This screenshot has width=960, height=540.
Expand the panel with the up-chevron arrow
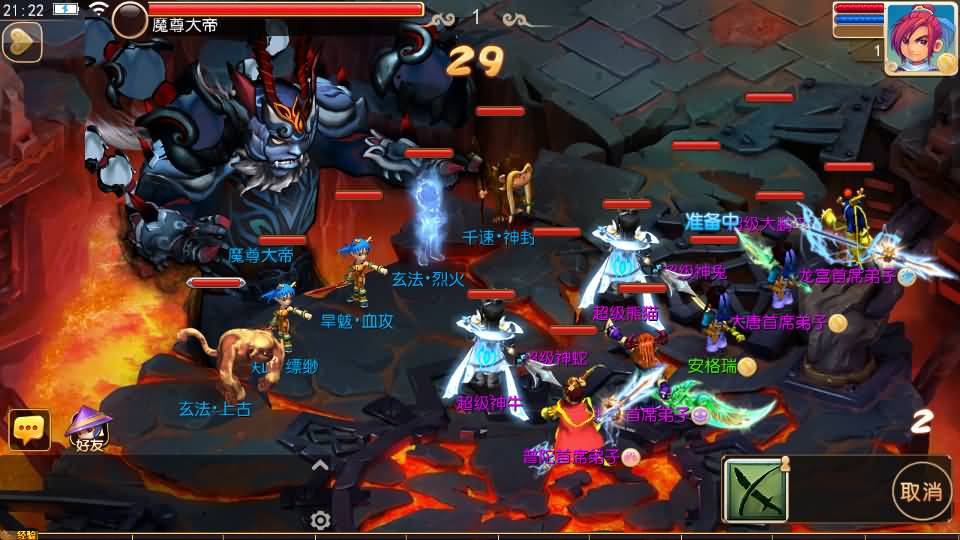(x=320, y=465)
